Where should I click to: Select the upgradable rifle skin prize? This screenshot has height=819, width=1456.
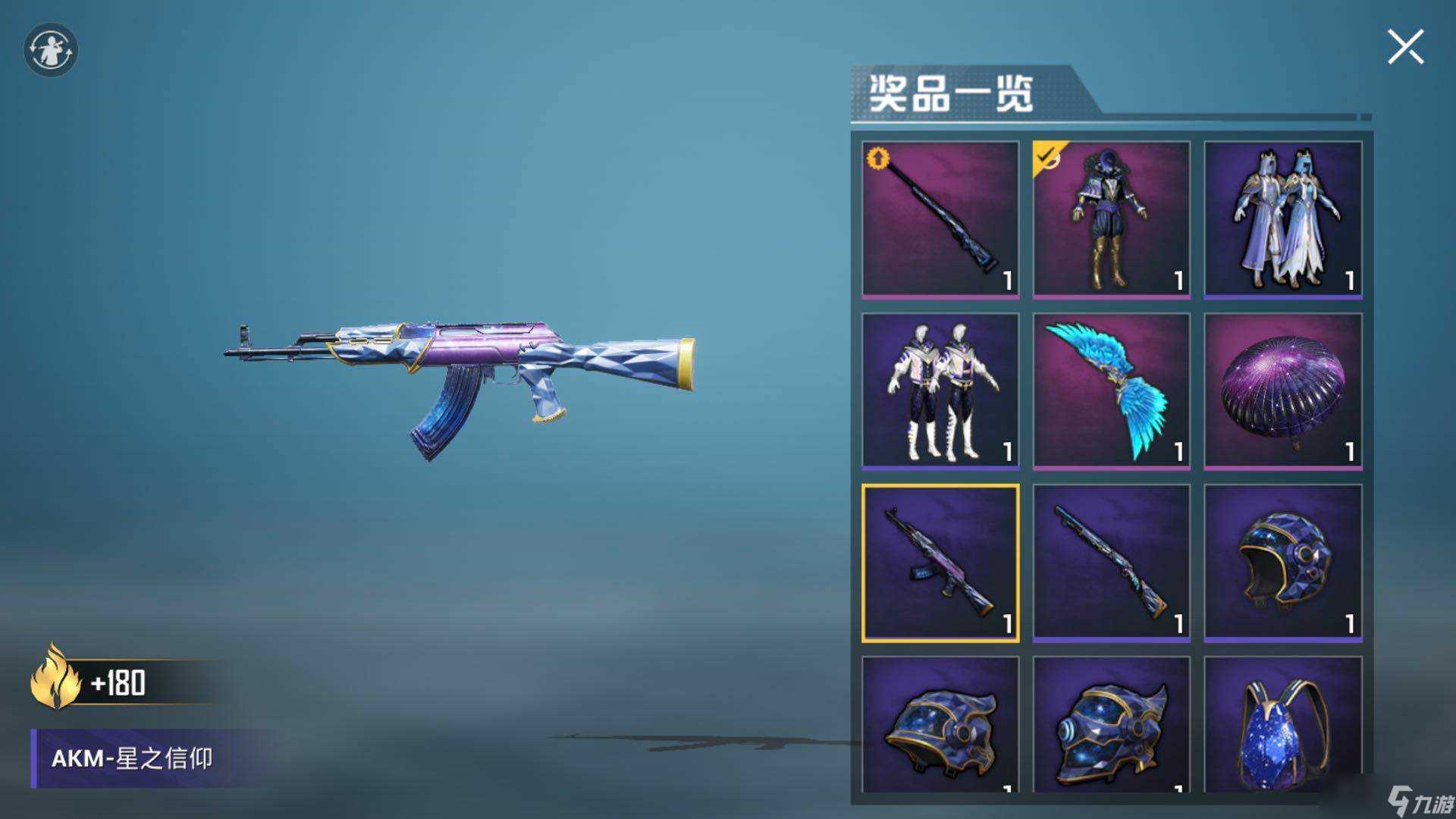click(940, 218)
